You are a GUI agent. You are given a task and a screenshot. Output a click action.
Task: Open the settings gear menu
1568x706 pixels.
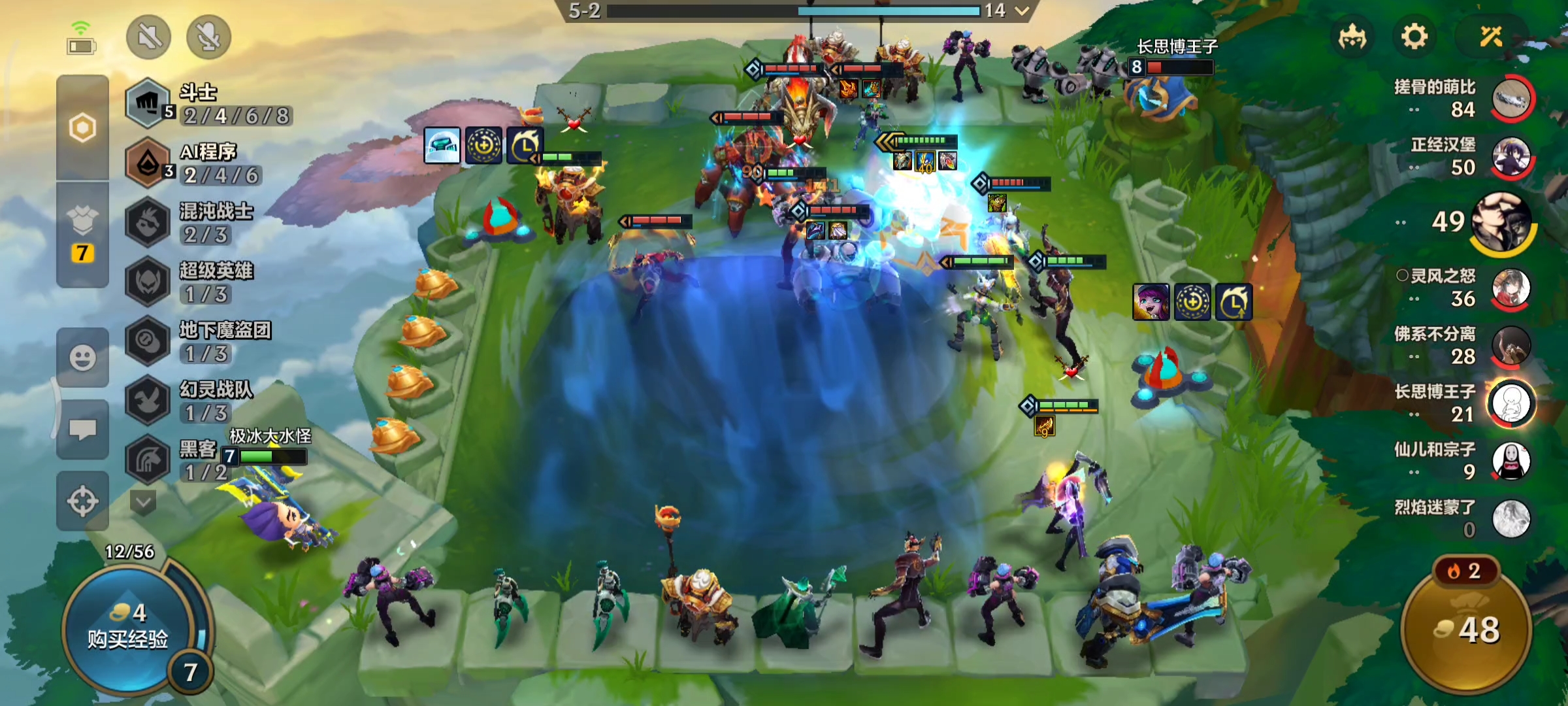tap(1414, 37)
